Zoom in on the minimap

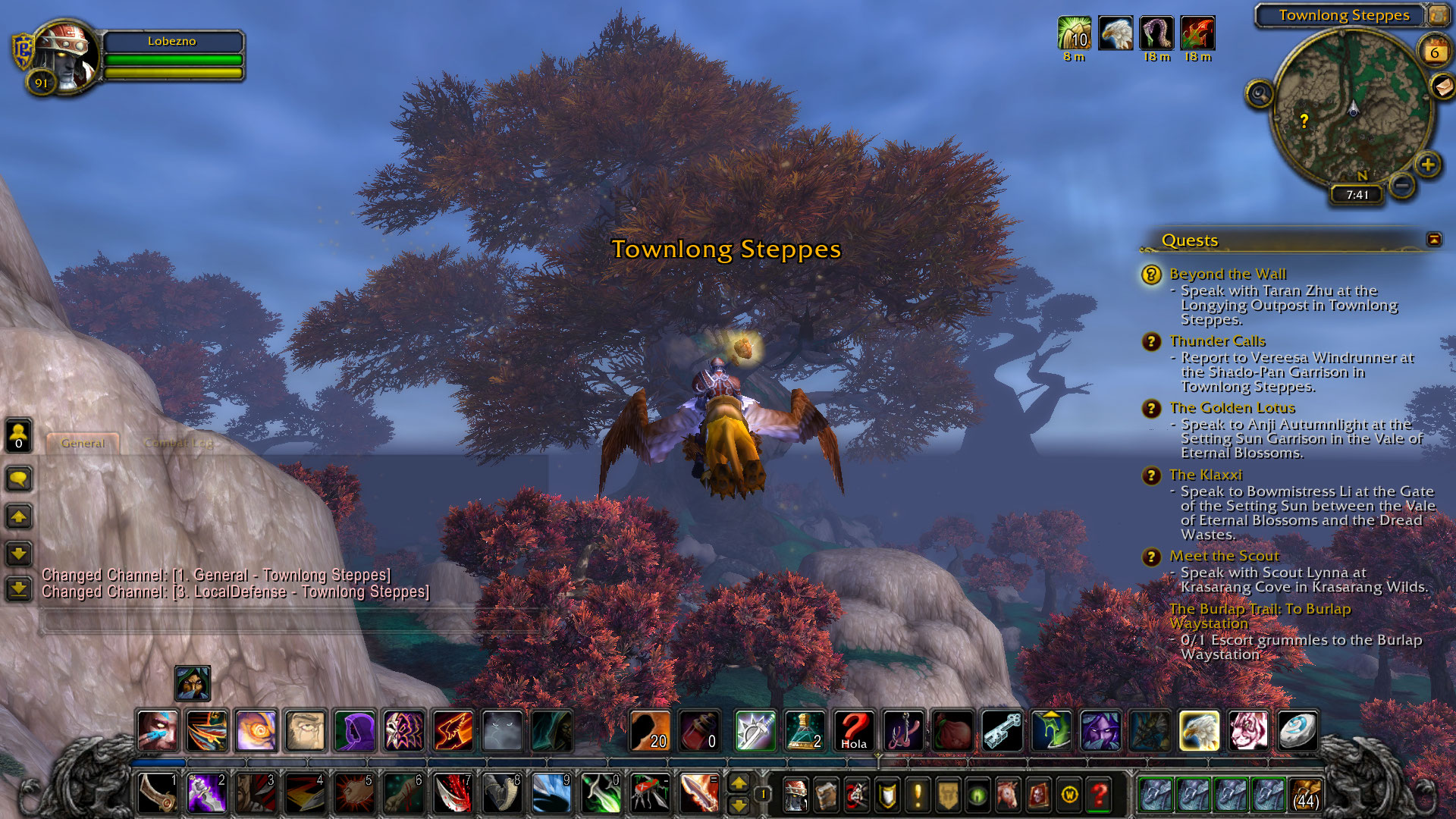[x=1428, y=165]
